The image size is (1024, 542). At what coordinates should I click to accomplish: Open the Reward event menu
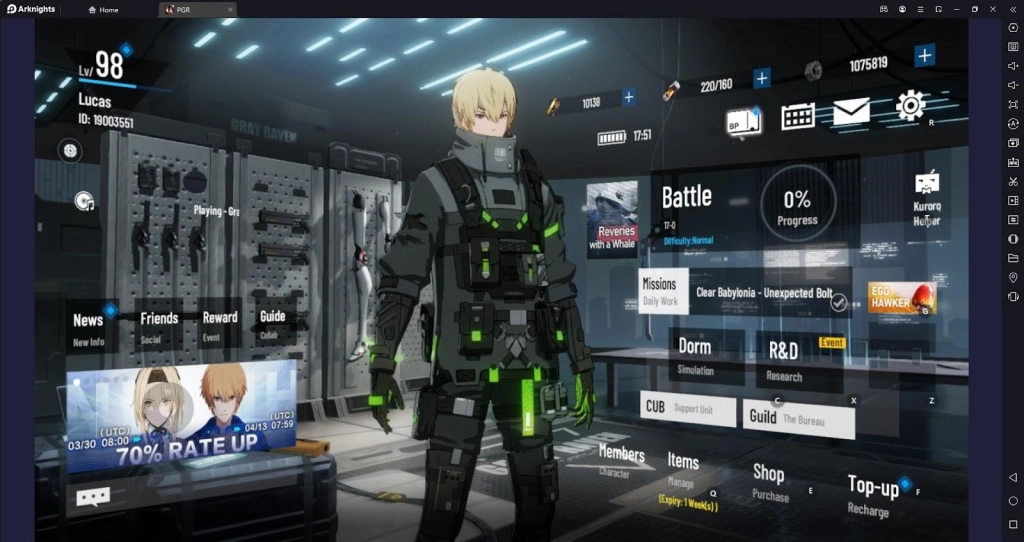click(x=220, y=324)
